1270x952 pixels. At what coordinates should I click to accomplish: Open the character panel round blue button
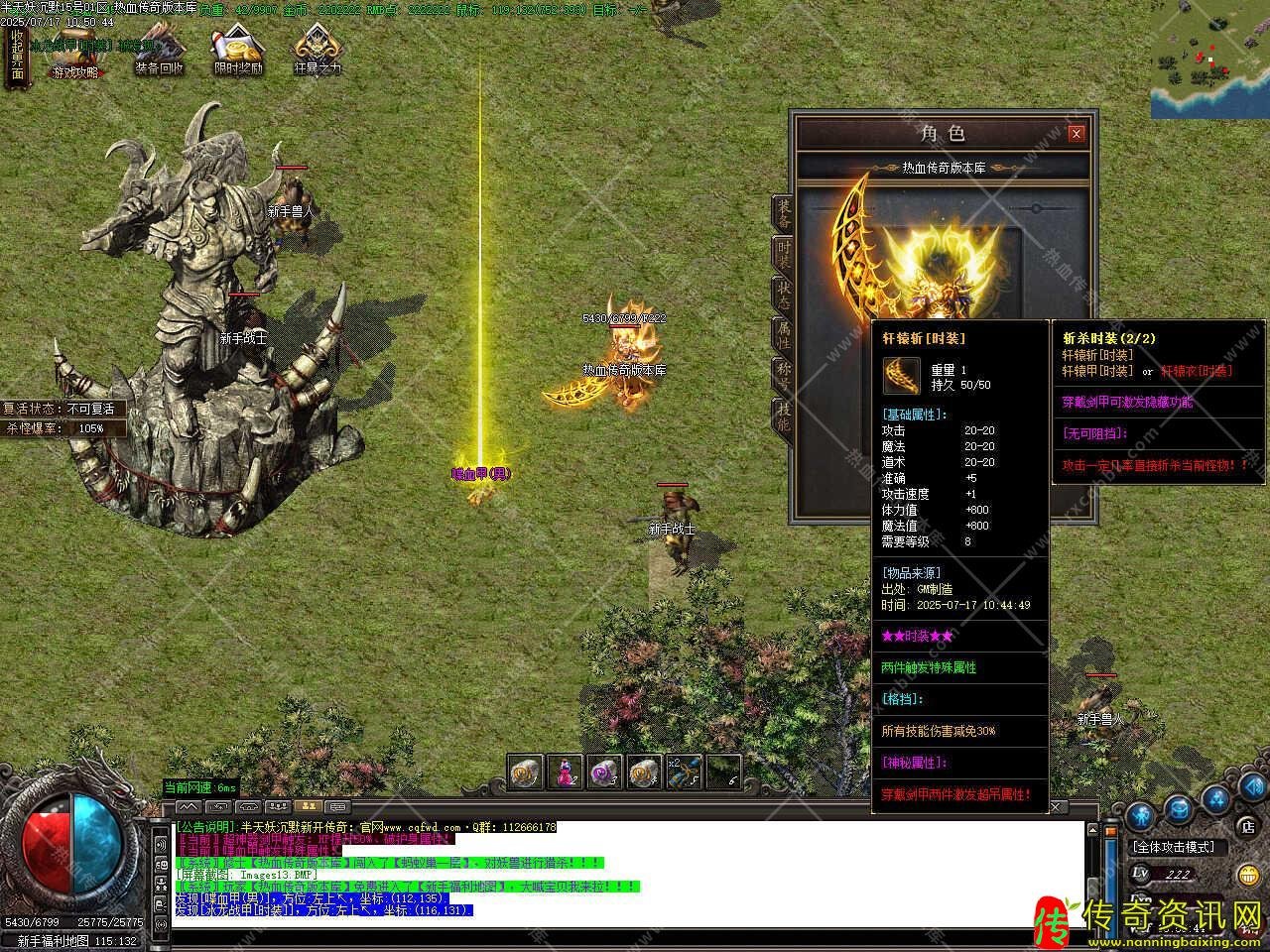(1140, 816)
